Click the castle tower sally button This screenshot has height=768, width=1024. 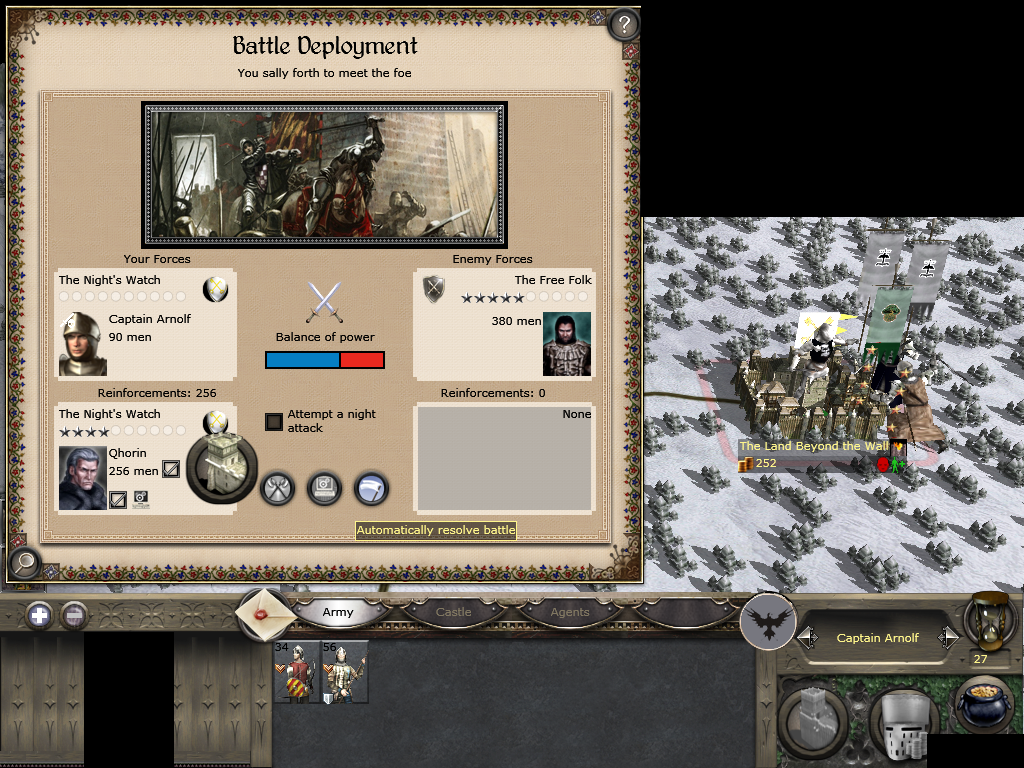[221, 467]
